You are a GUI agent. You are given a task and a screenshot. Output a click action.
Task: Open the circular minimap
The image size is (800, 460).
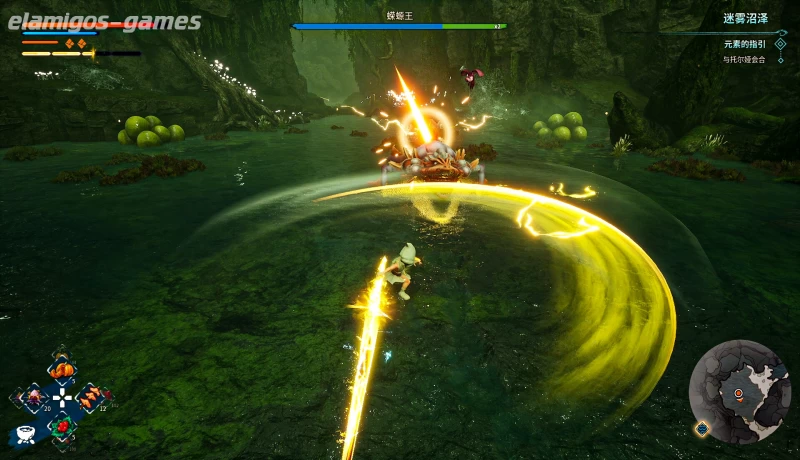click(x=740, y=391)
